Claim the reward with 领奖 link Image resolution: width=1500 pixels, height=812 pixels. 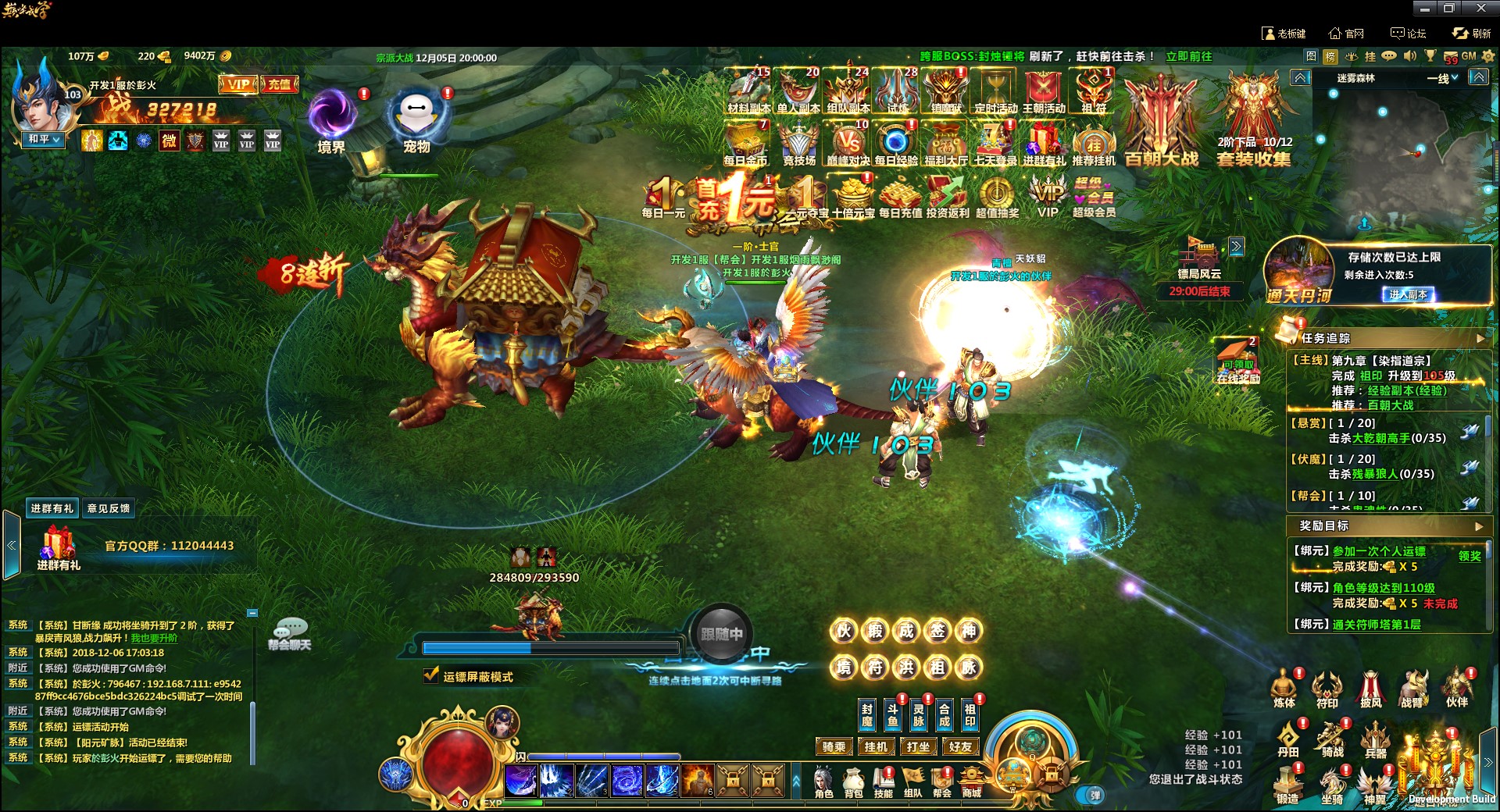(x=1470, y=556)
